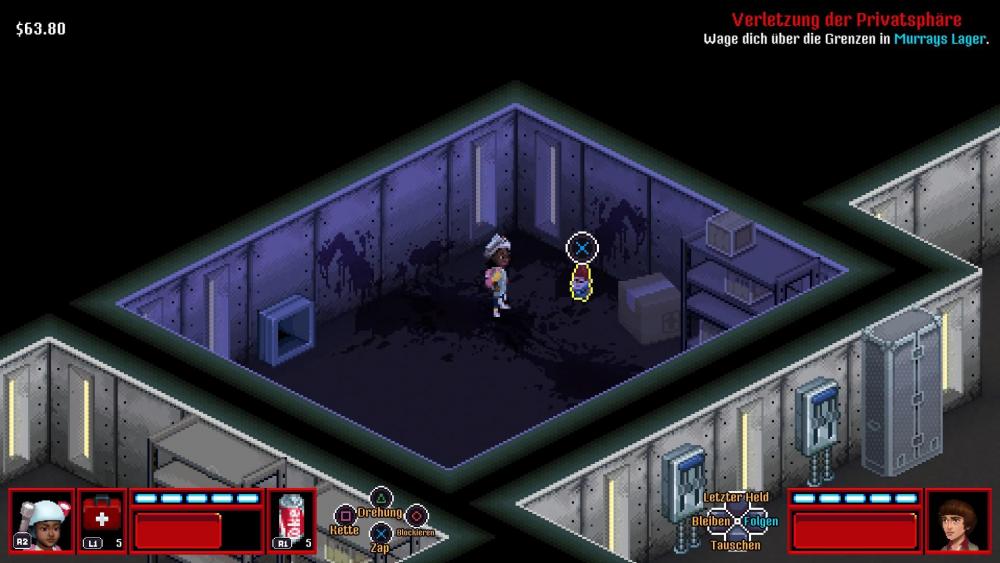Select the brown-haired companion portrait
This screenshot has width=1000, height=563.
[957, 520]
